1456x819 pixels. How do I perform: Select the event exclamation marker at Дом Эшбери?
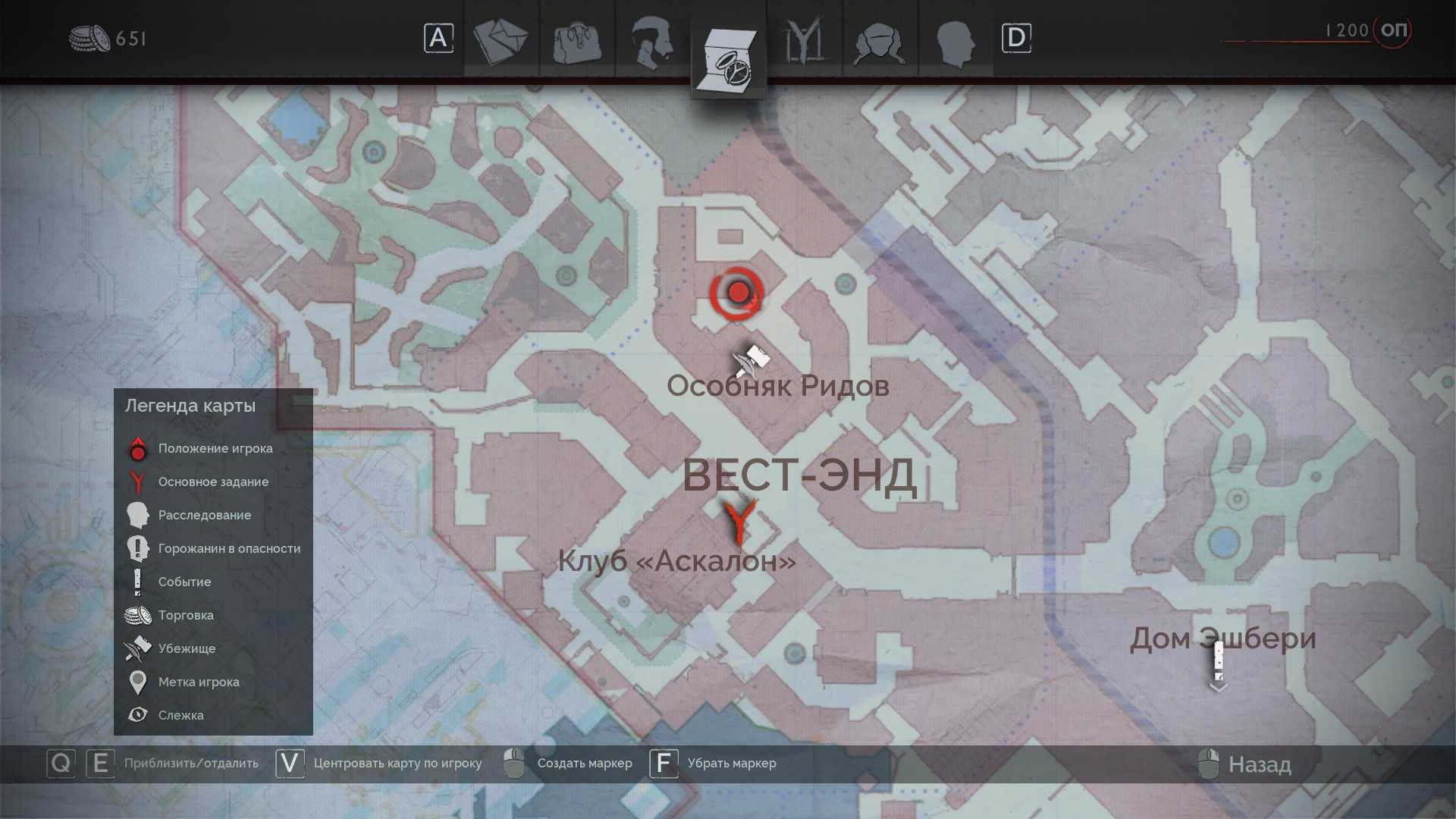click(1218, 664)
